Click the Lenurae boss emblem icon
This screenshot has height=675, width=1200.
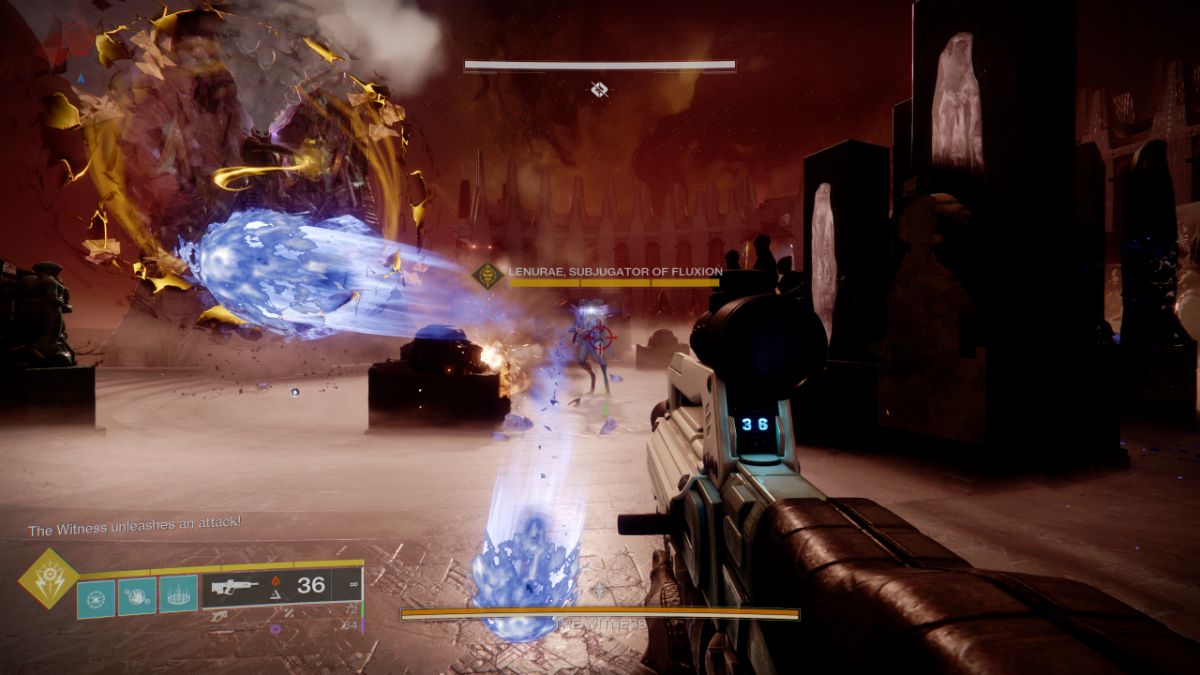(x=488, y=275)
